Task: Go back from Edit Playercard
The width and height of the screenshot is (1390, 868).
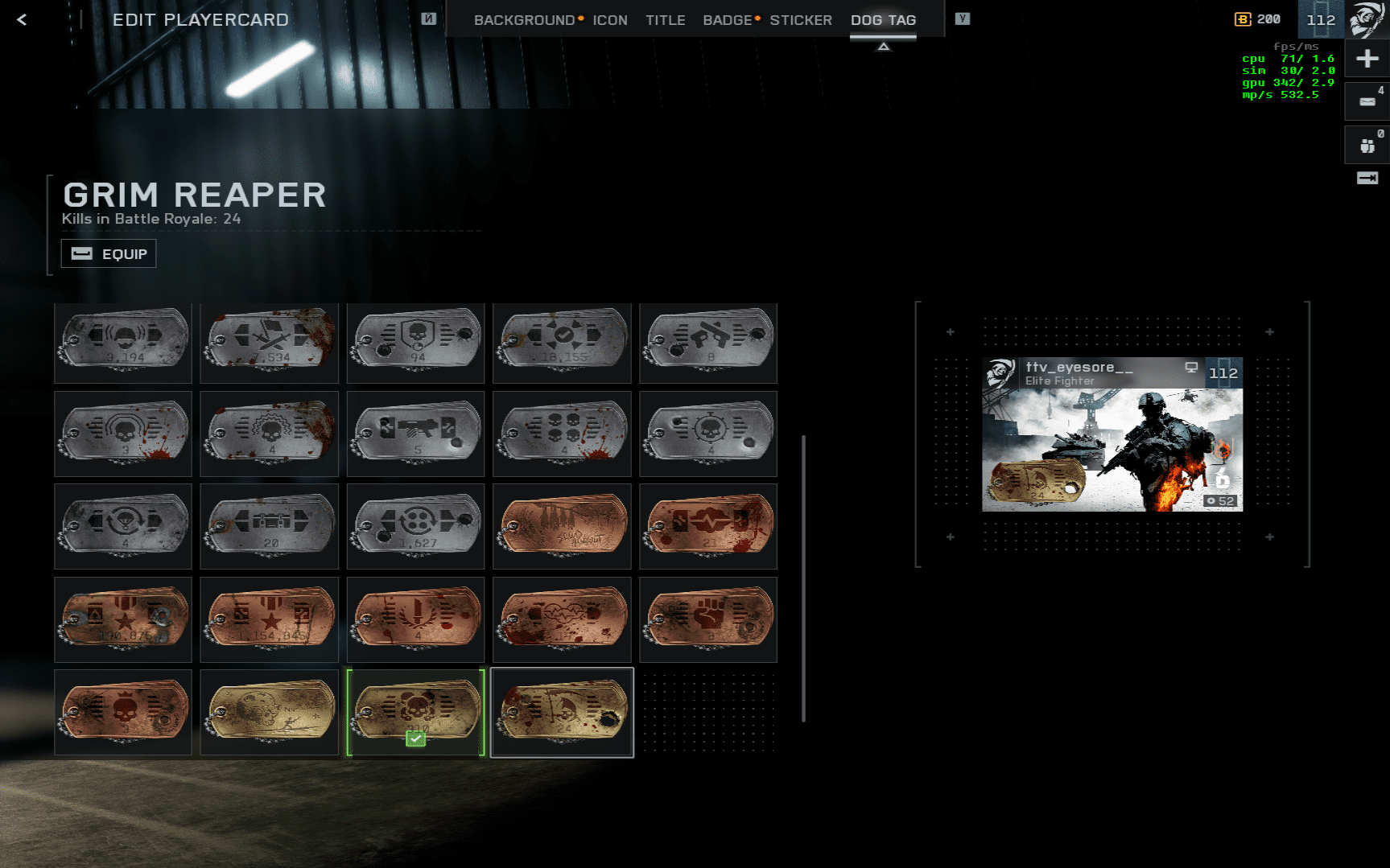Action: (x=22, y=20)
